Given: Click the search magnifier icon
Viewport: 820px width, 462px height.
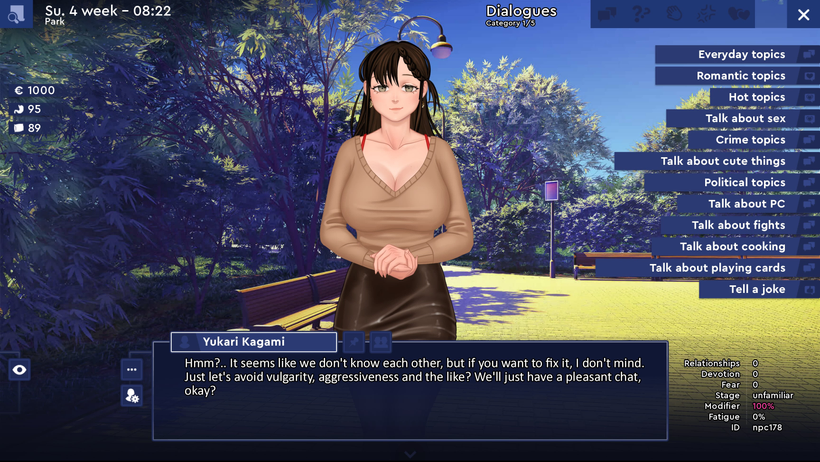Looking at the screenshot, I should (x=15, y=15).
